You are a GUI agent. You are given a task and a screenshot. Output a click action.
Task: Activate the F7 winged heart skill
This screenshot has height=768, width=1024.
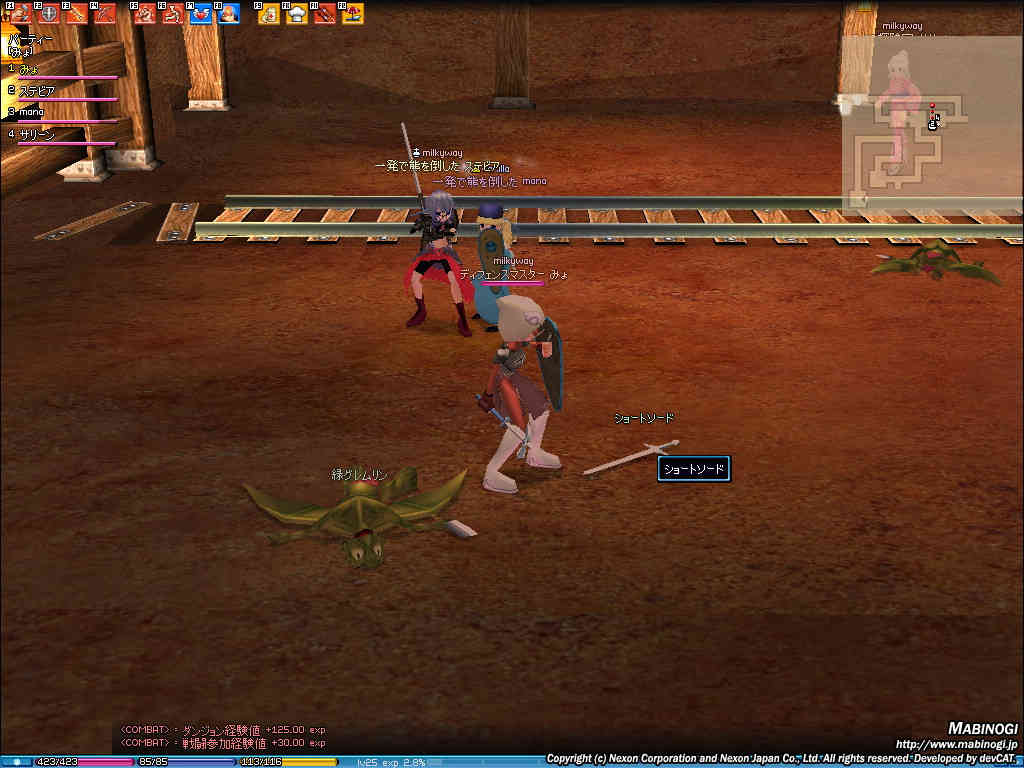click(x=201, y=14)
